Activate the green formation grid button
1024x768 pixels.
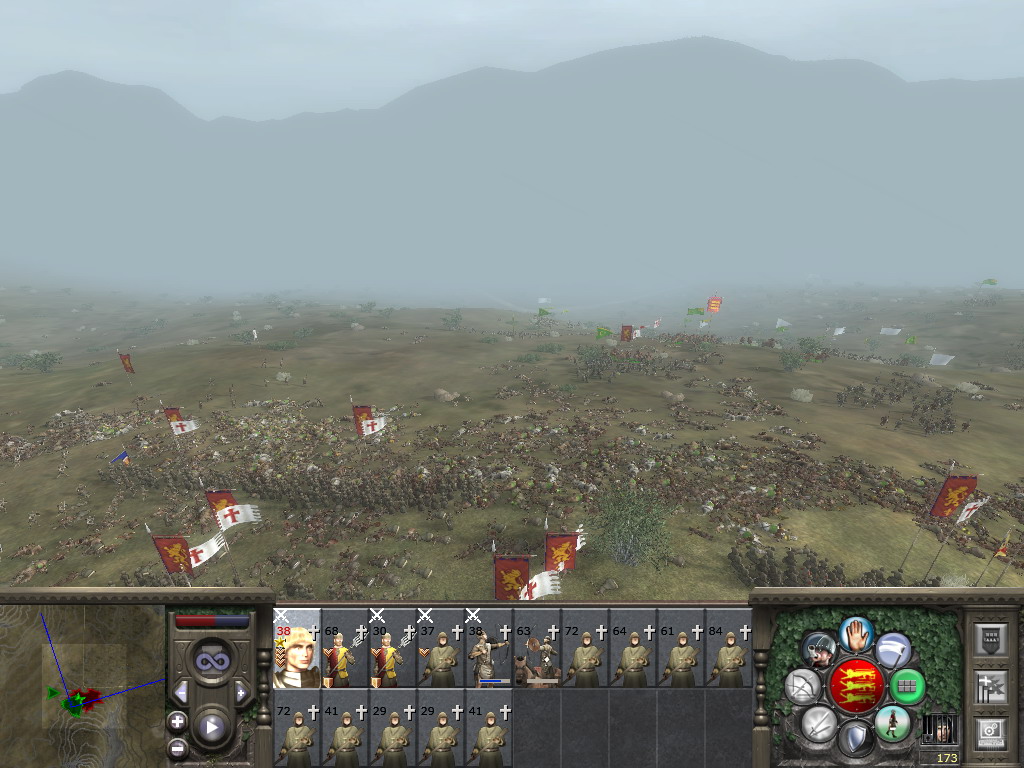point(907,686)
